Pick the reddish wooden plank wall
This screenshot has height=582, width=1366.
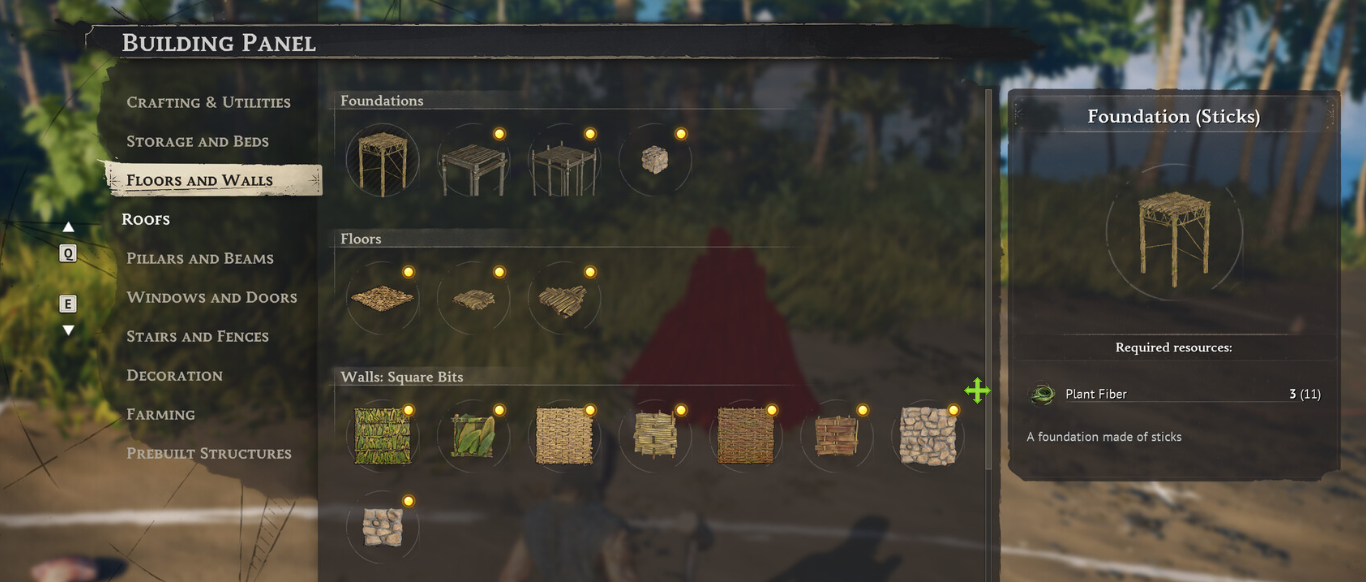click(836, 436)
